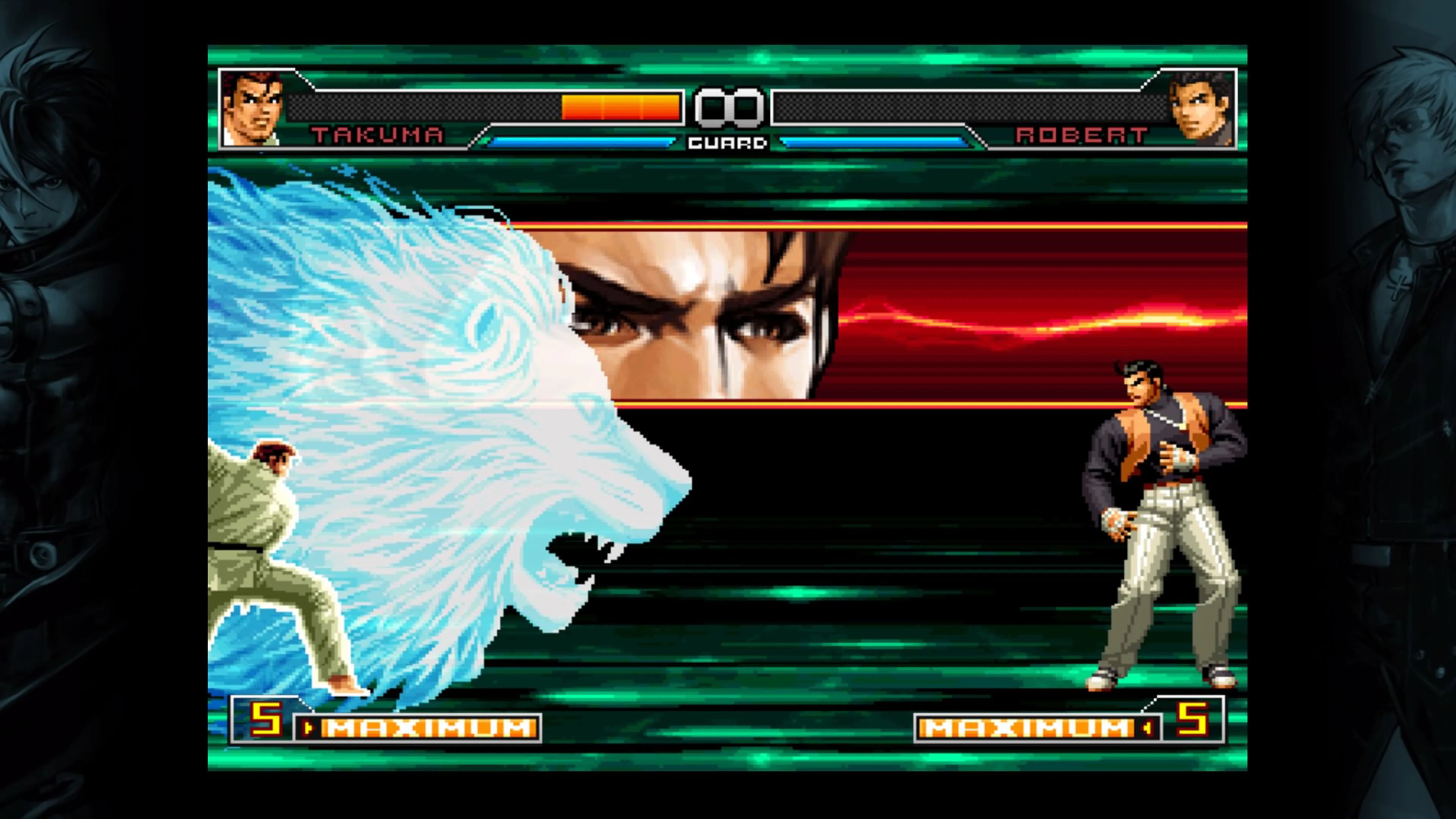Click the GUARD text under the timer
The image size is (1456, 819).
point(728,143)
